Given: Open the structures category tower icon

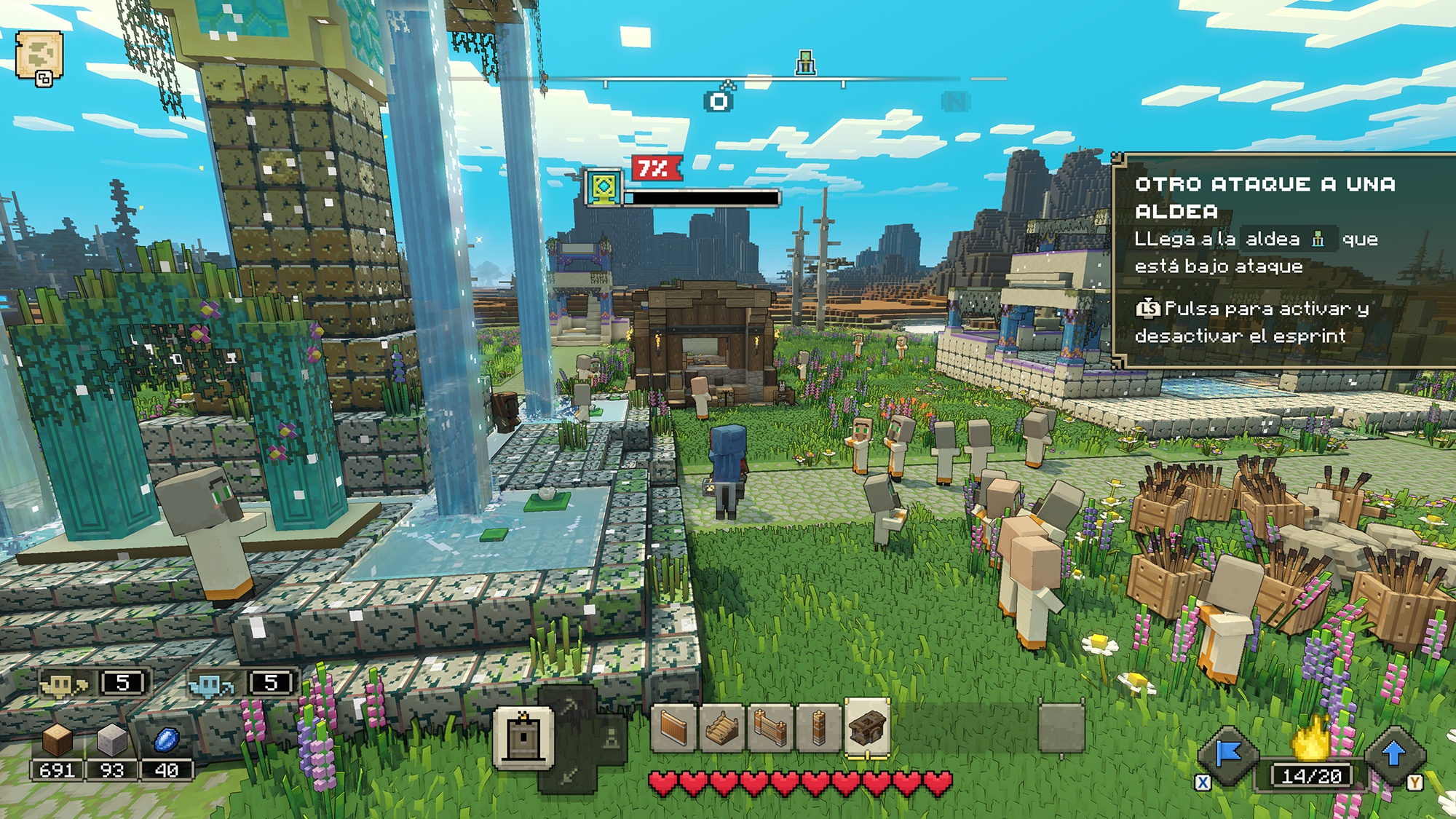Looking at the screenshot, I should tap(523, 737).
